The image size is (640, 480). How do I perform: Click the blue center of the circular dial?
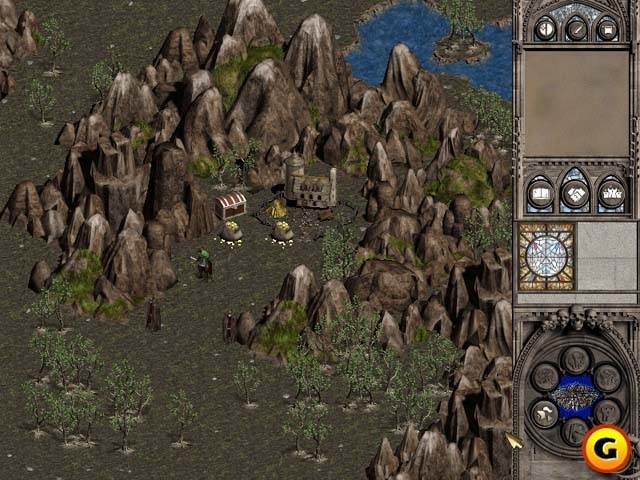[x=575, y=395]
